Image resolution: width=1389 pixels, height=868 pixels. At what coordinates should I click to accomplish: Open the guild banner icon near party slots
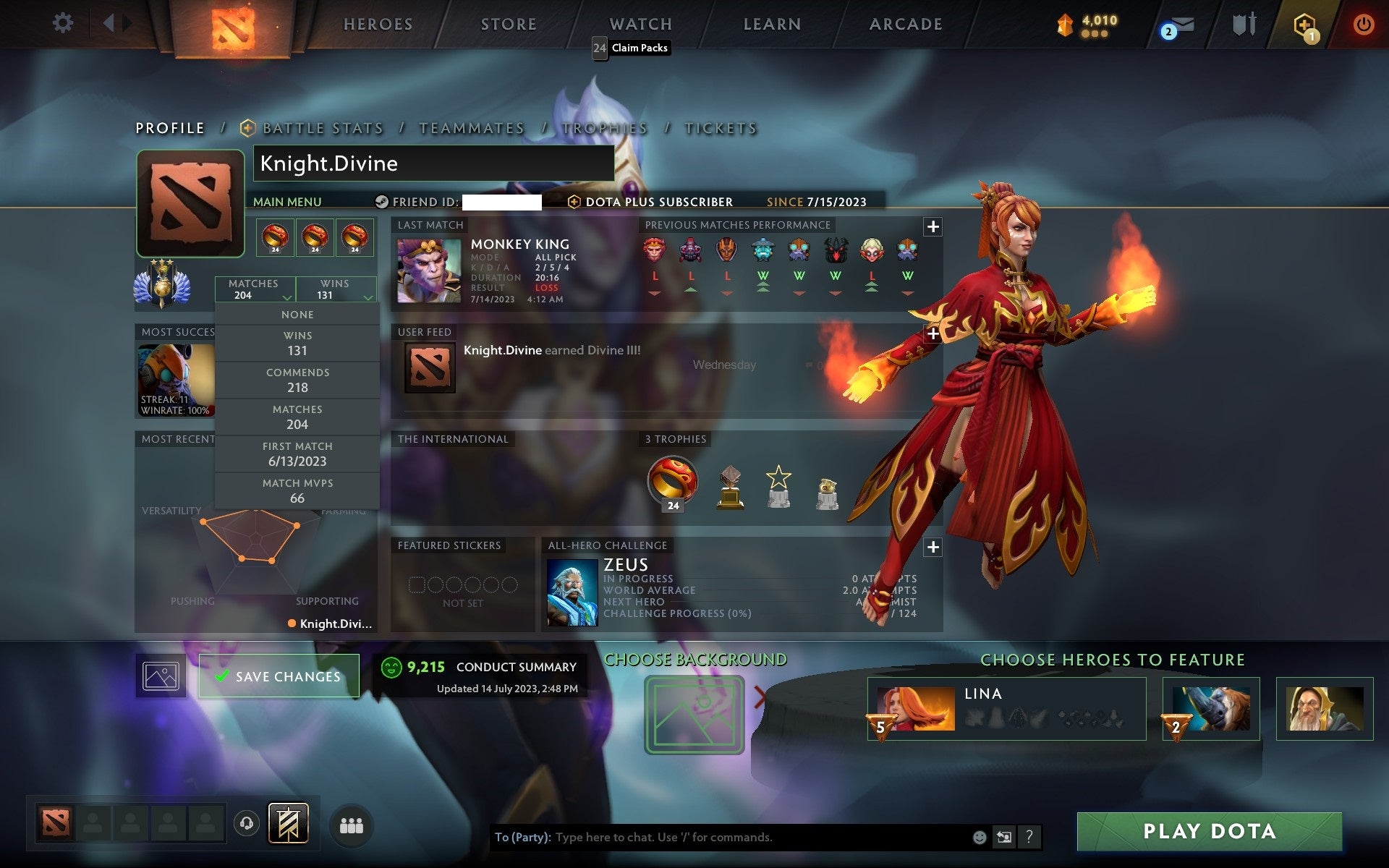pyautogui.click(x=290, y=822)
